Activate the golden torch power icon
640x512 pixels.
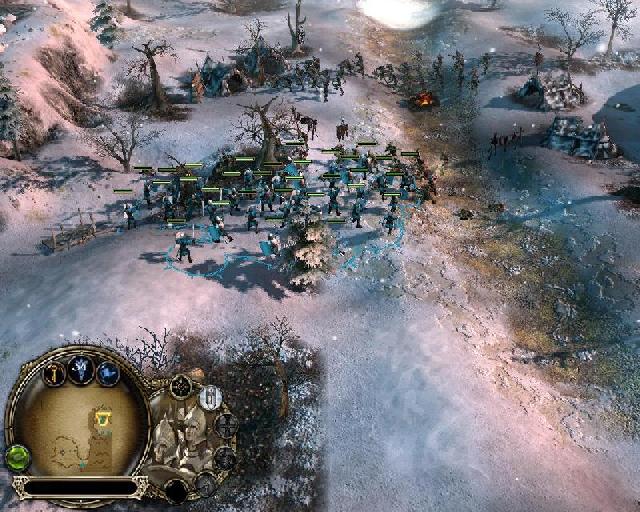(54, 374)
